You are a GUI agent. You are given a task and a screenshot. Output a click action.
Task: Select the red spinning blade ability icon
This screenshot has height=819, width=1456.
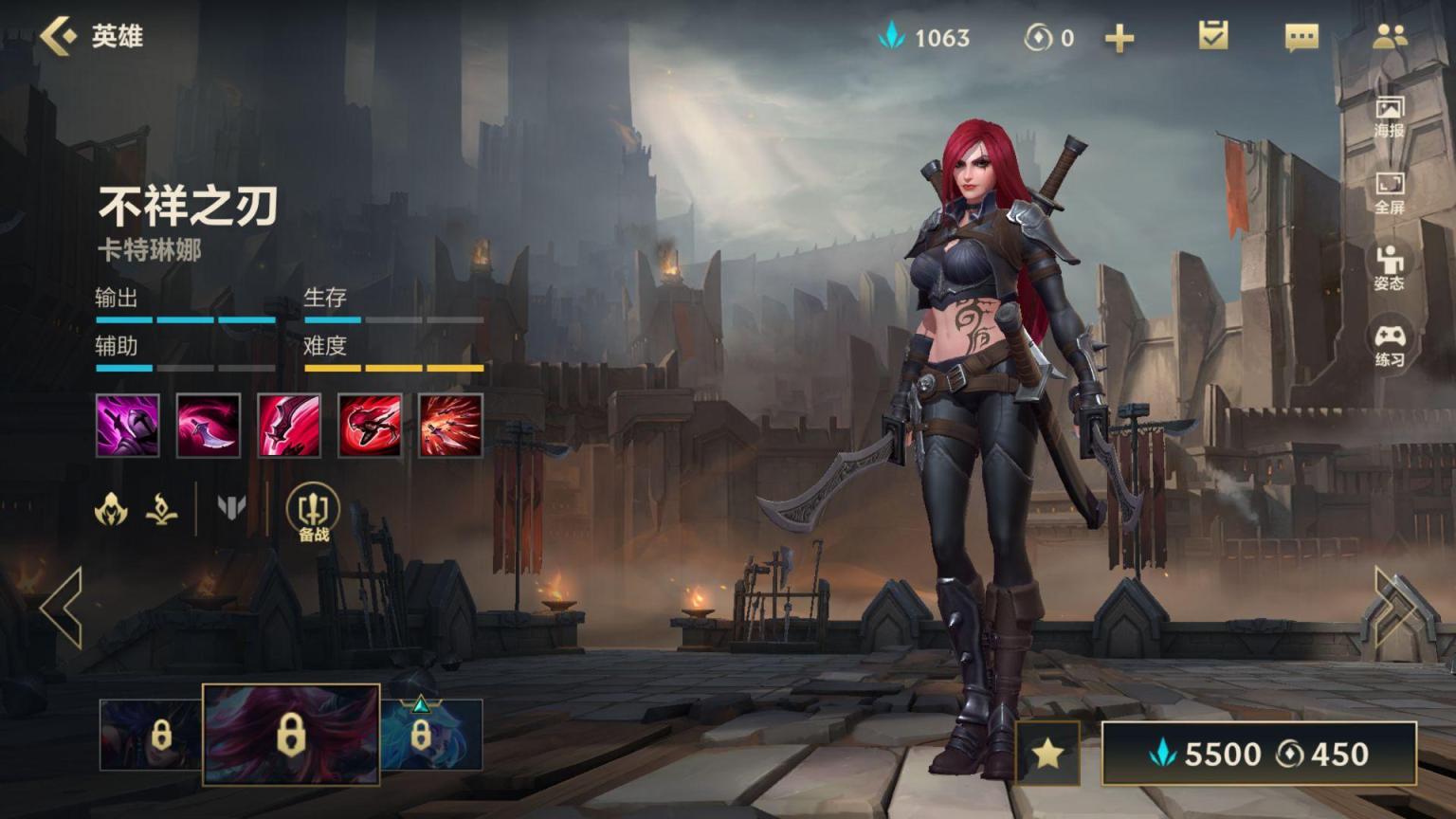pyautogui.click(x=370, y=426)
